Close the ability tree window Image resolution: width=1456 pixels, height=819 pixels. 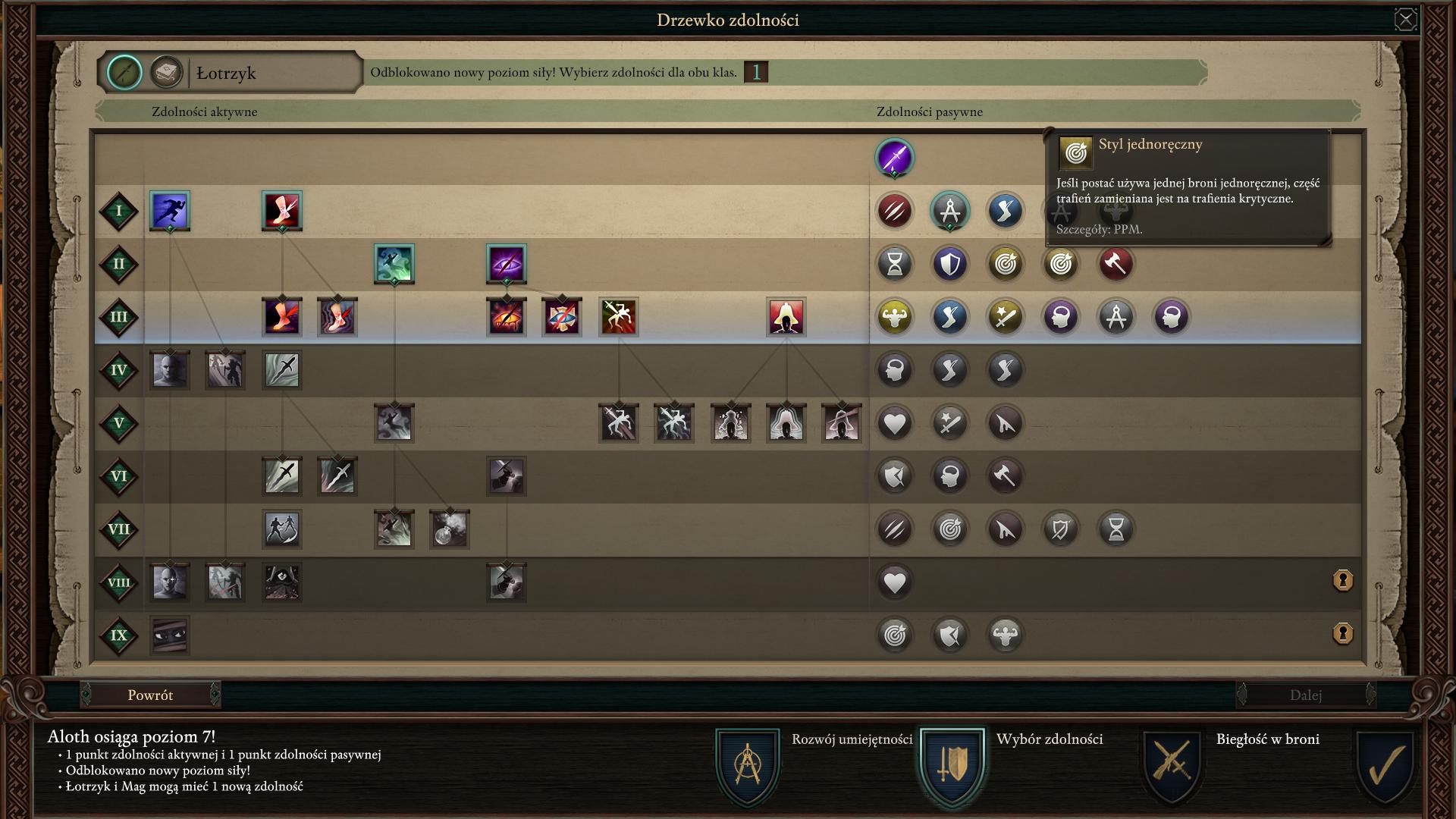tap(1405, 20)
